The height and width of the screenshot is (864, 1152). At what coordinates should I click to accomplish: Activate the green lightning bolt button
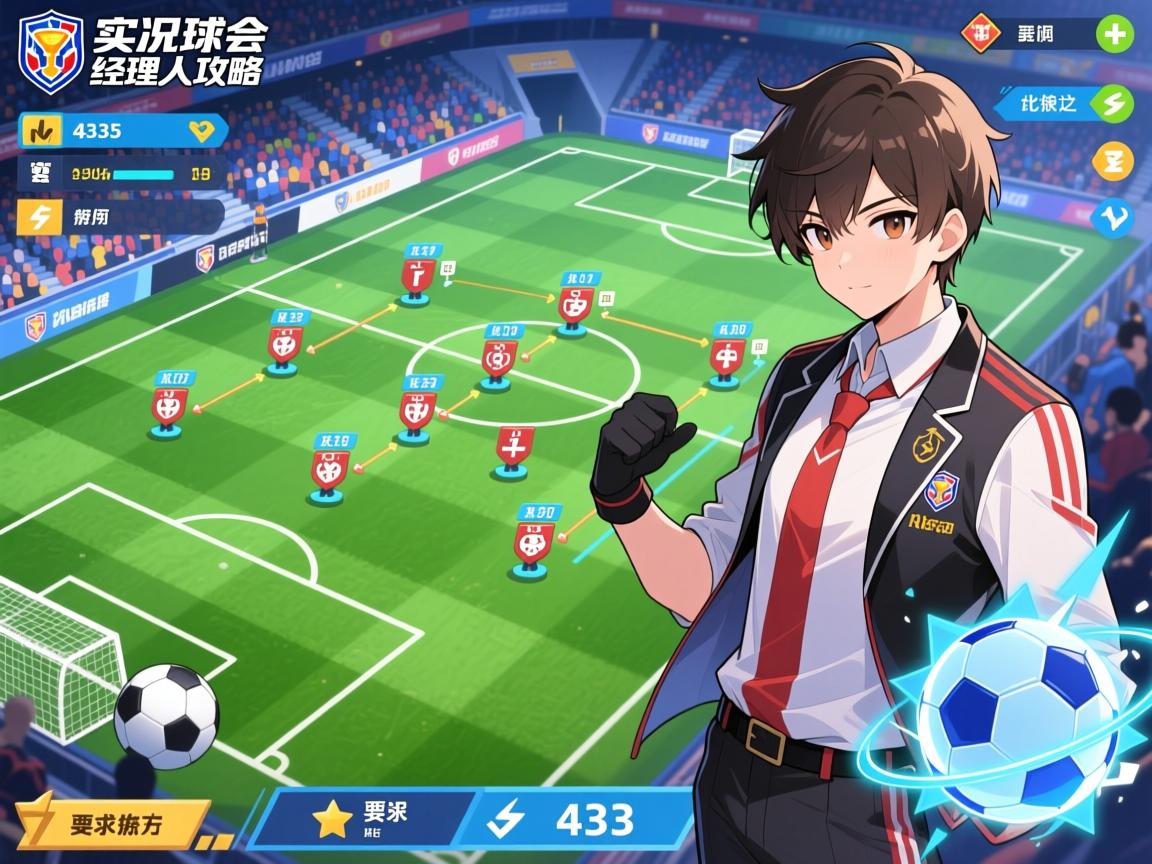[1113, 102]
